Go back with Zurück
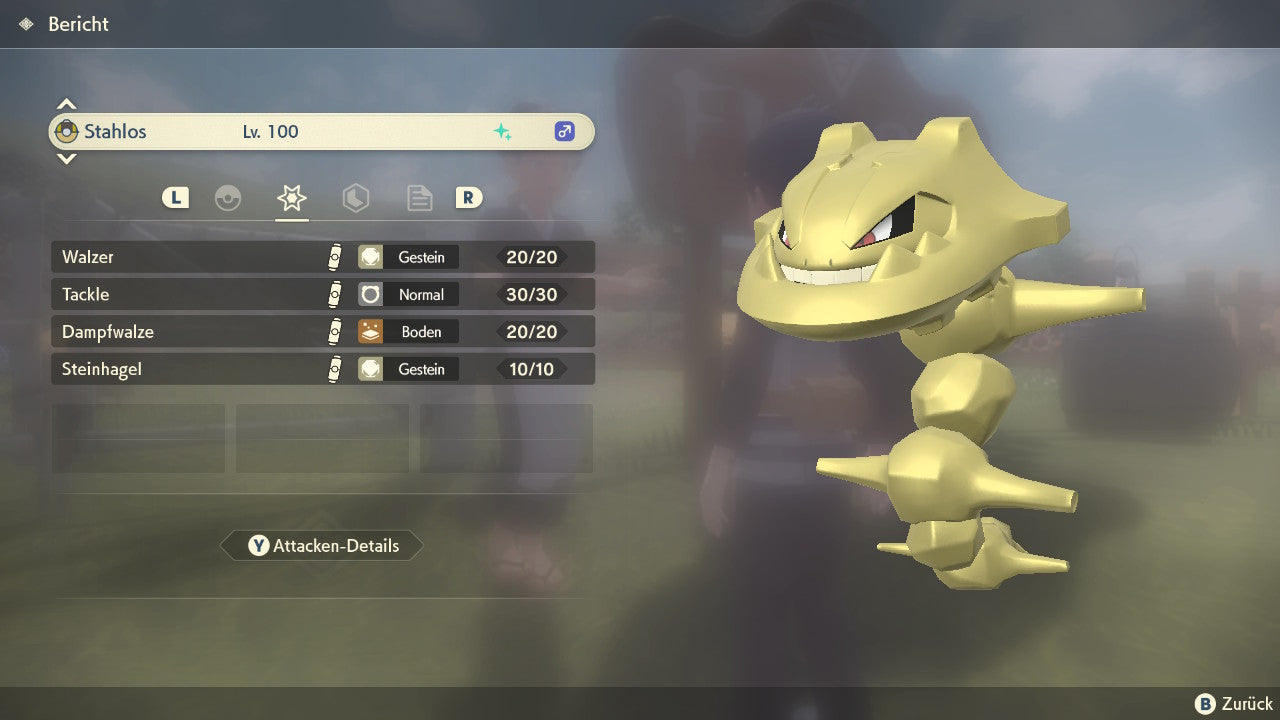The width and height of the screenshot is (1280, 720). [x=1234, y=704]
